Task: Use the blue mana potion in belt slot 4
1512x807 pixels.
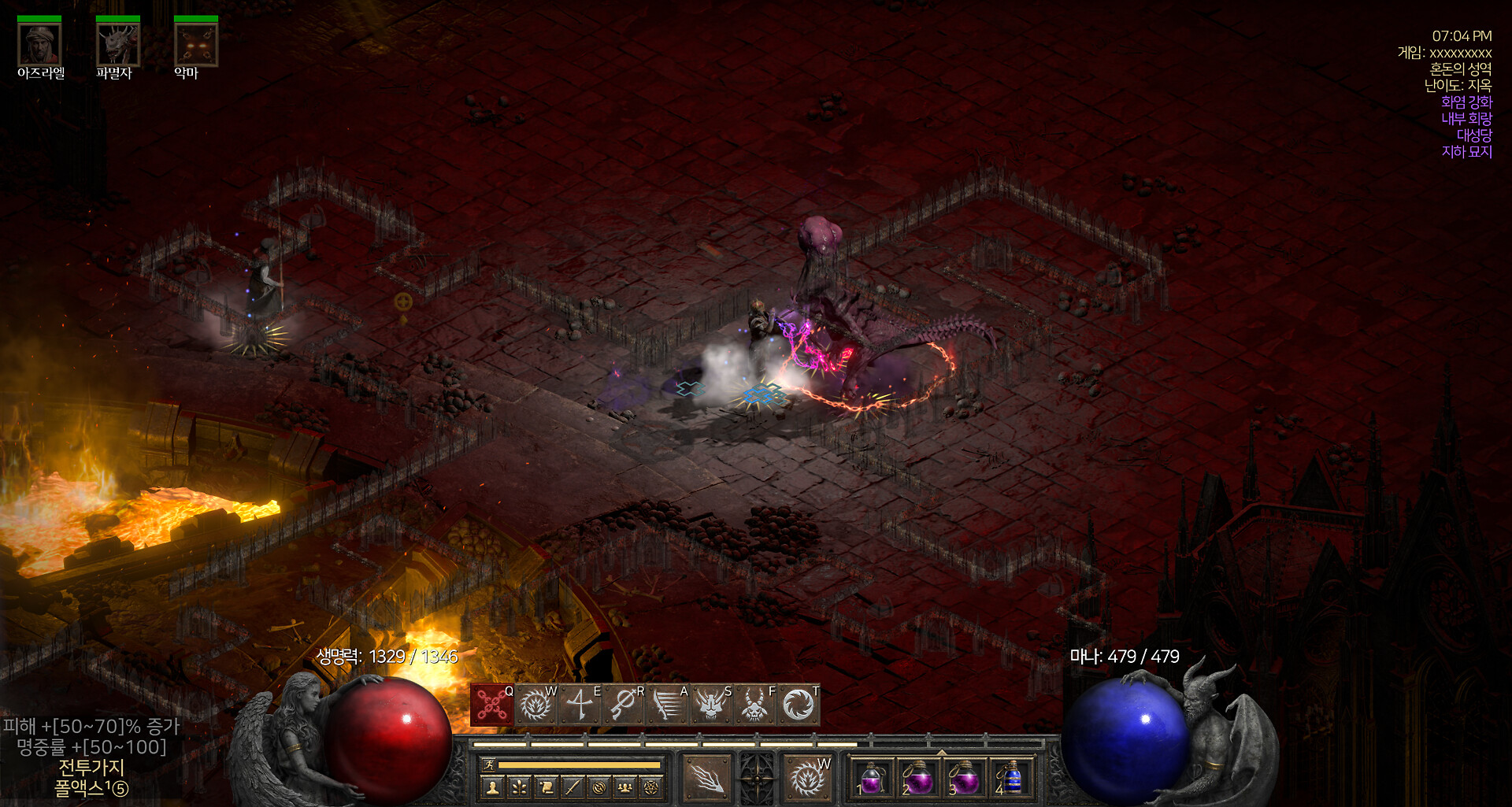Action: [x=1012, y=779]
